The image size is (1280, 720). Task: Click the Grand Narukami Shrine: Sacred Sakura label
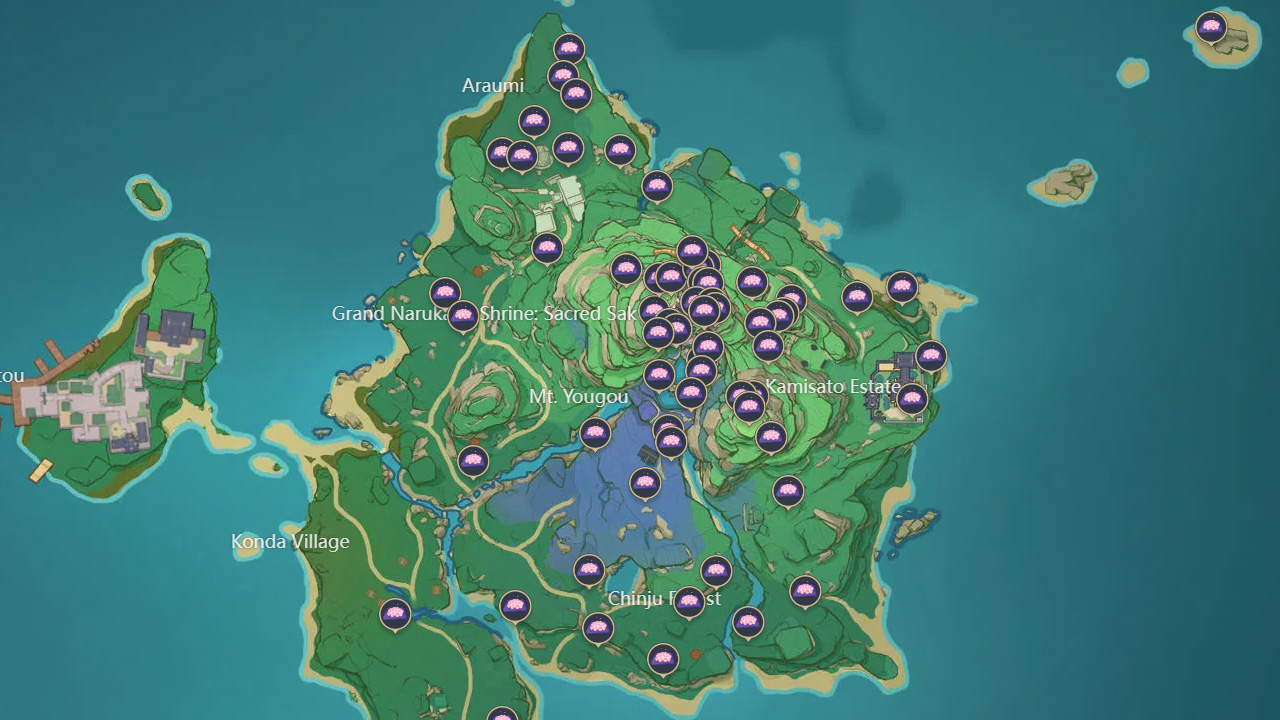click(x=487, y=313)
